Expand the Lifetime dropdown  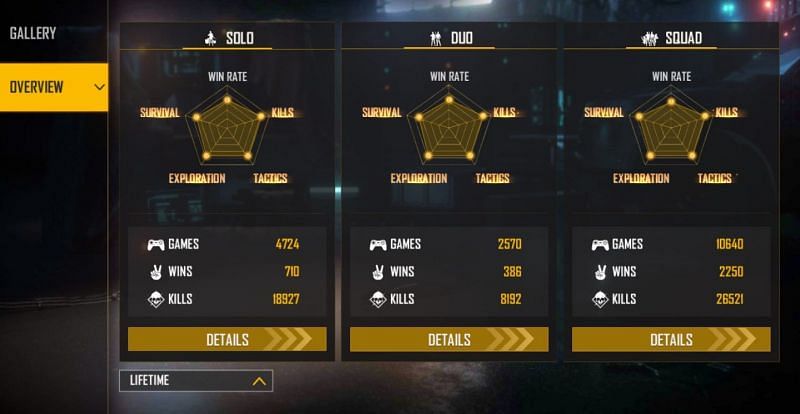(195, 381)
